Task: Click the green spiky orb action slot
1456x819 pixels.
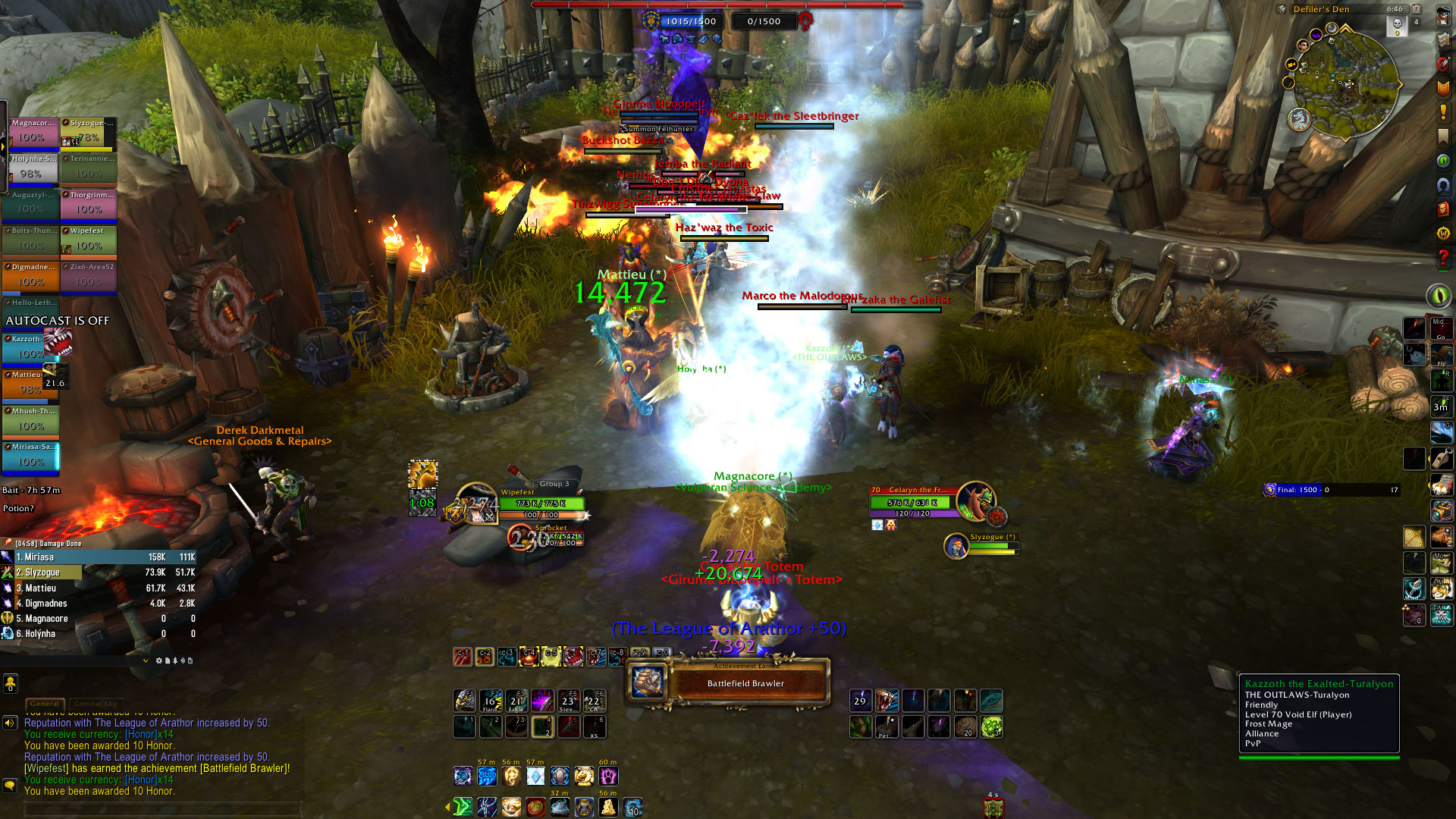Action: click(x=991, y=727)
